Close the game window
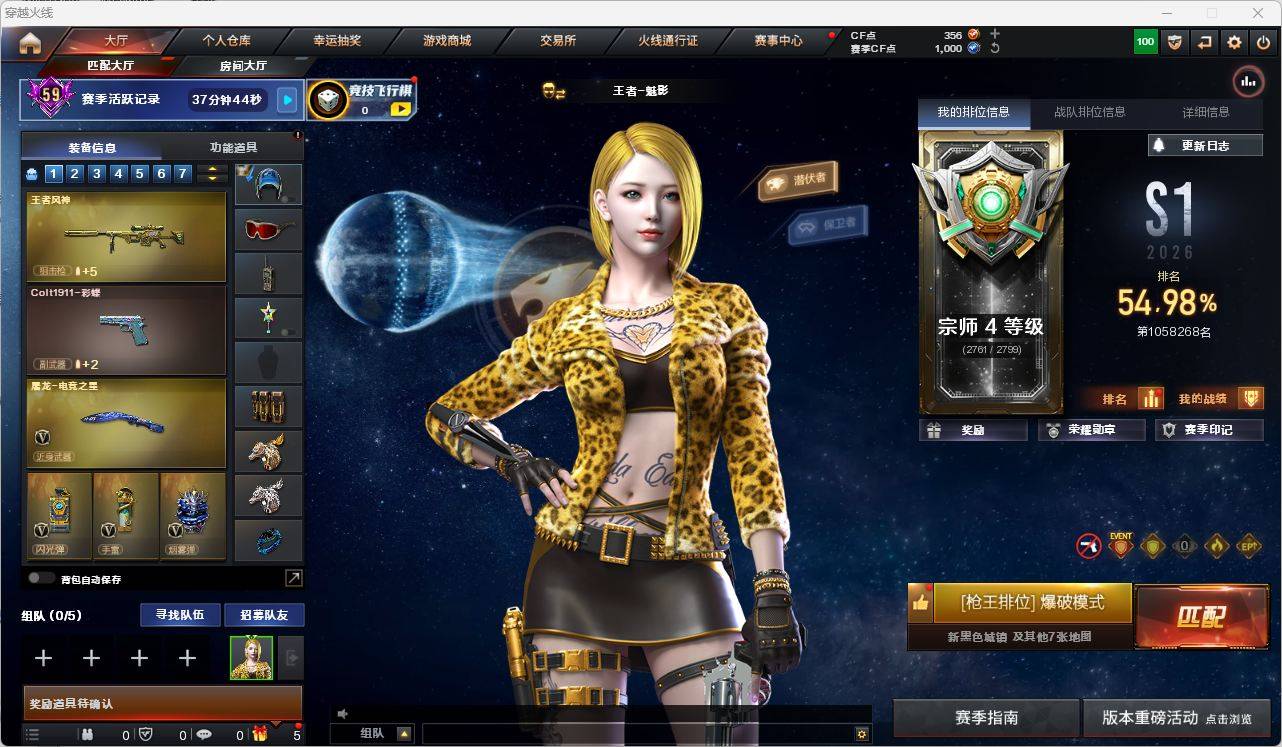This screenshot has width=1282, height=747. point(1258,13)
